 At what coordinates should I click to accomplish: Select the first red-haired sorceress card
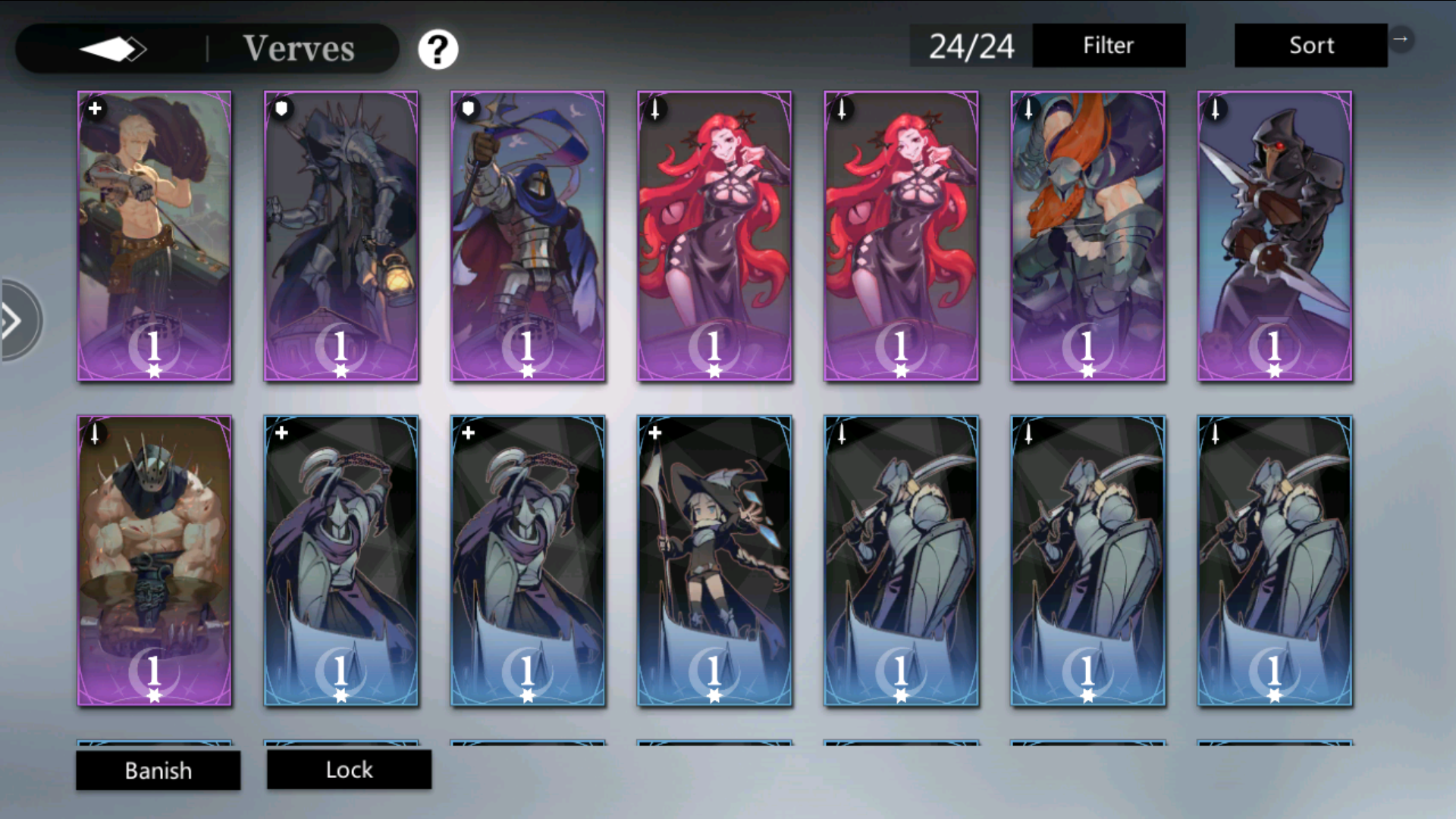714,235
